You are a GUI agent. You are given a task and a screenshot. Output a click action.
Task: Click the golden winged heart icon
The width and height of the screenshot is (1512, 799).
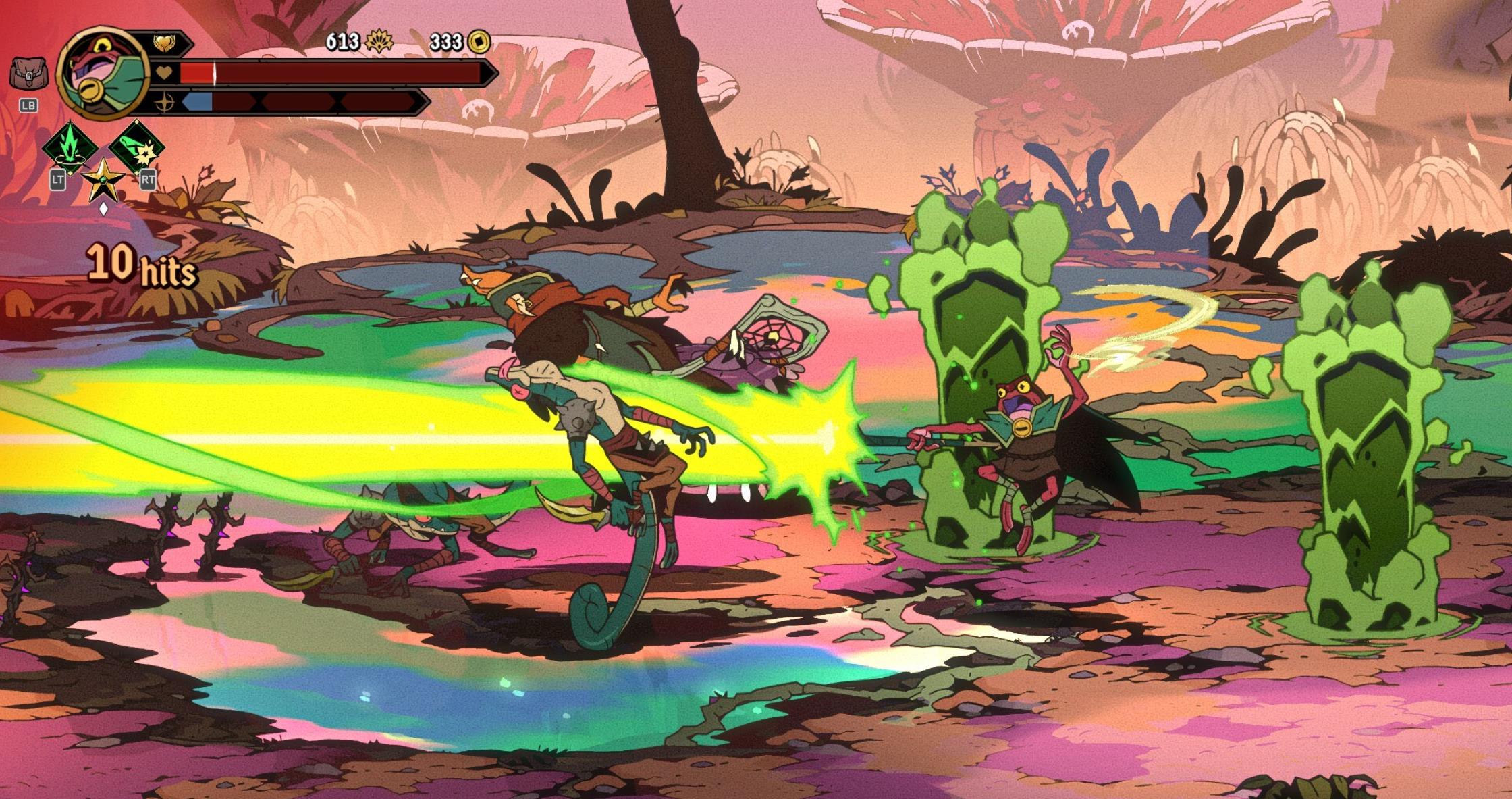pyautogui.click(x=163, y=43)
